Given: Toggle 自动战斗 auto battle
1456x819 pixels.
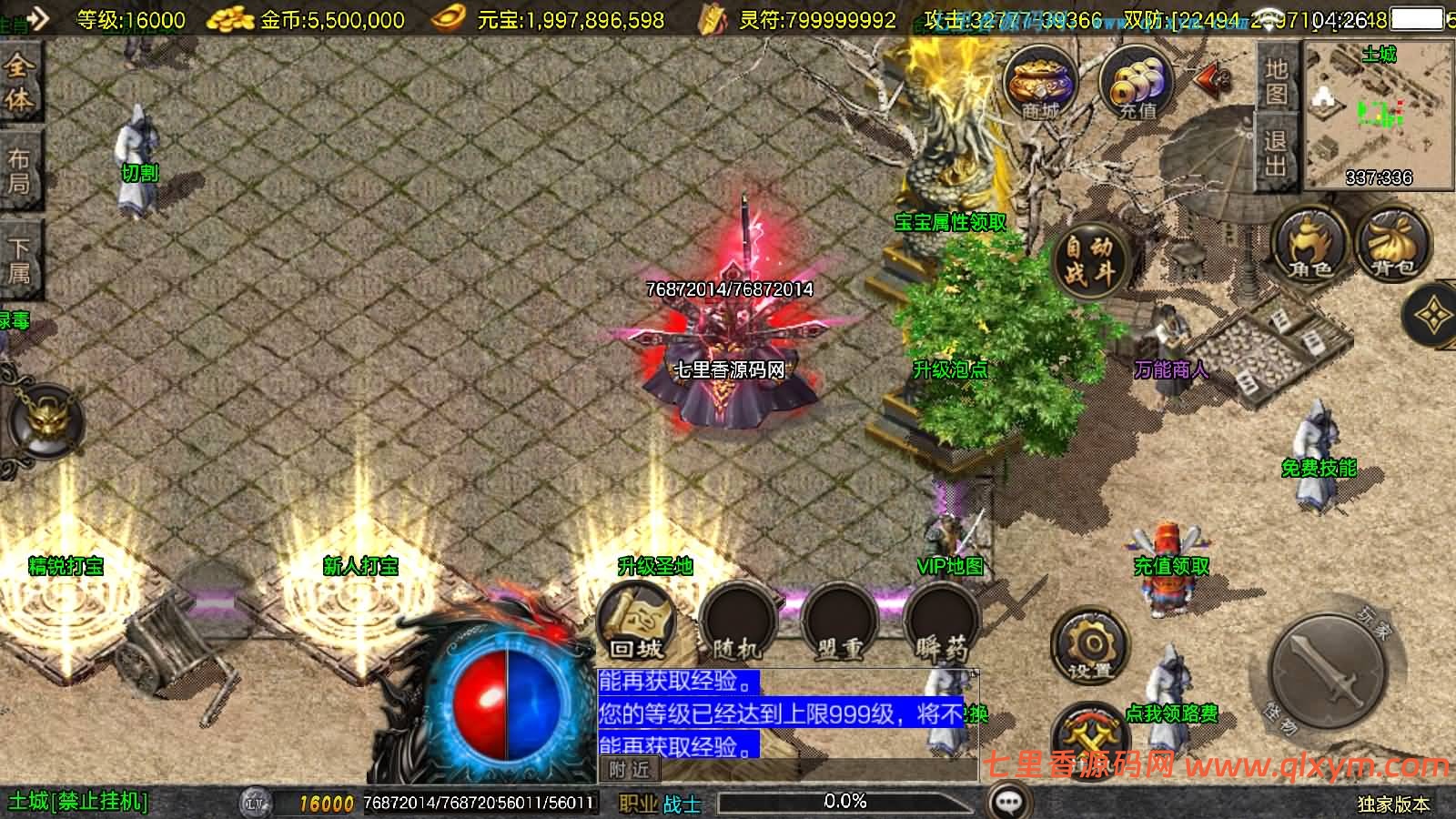Looking at the screenshot, I should pos(1089,259).
